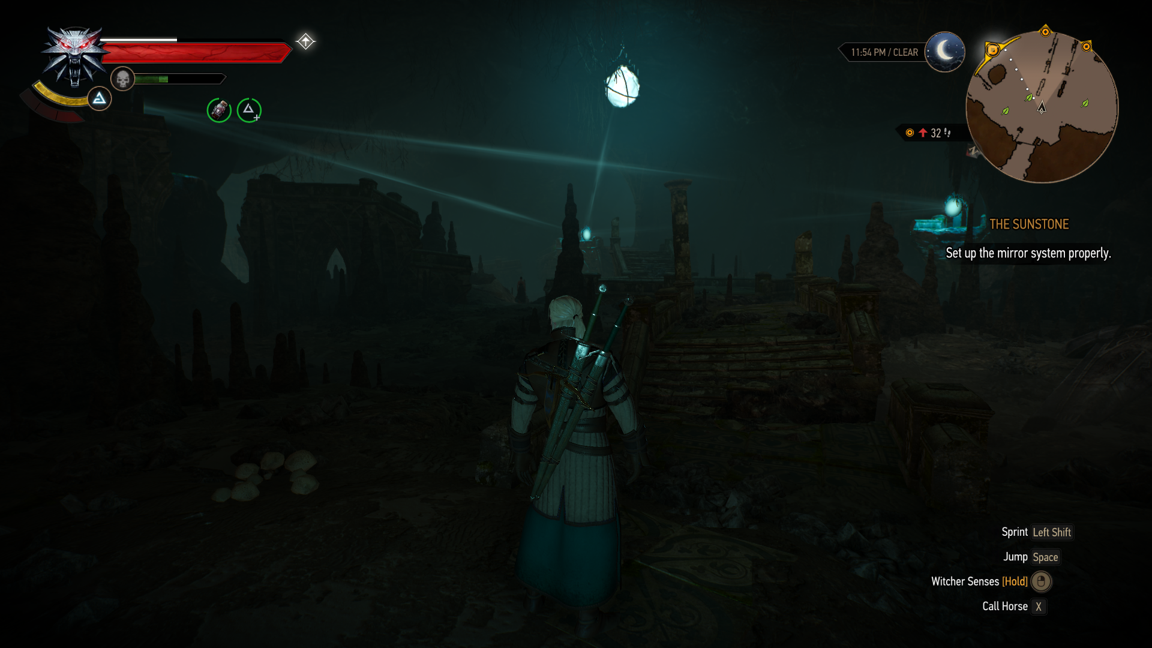
Task: Select the active sign icon beside the medallion
Action: click(99, 98)
